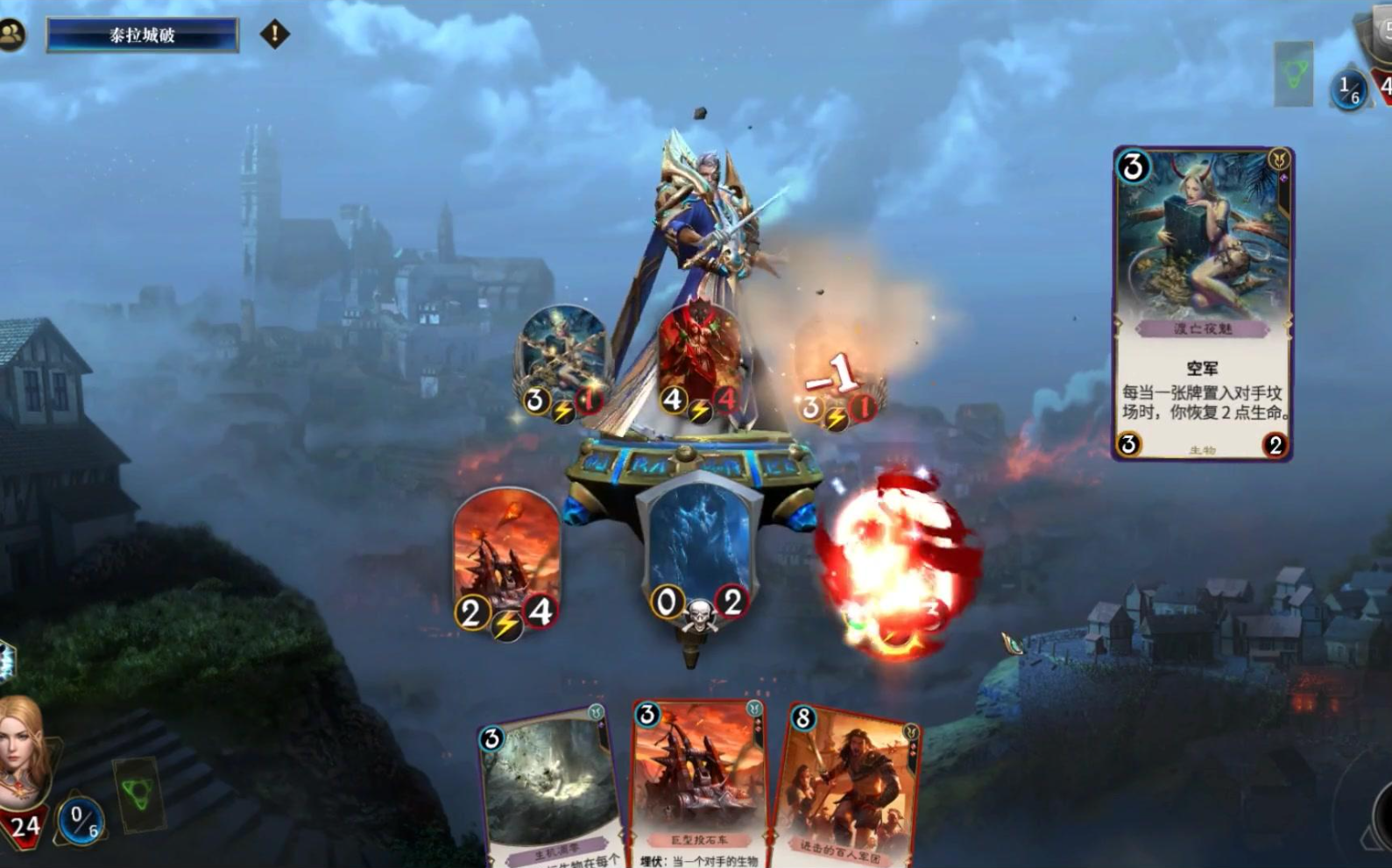Click the previewed 渡亡夜魅 card
The width and height of the screenshot is (1392, 868).
[x=1203, y=303]
